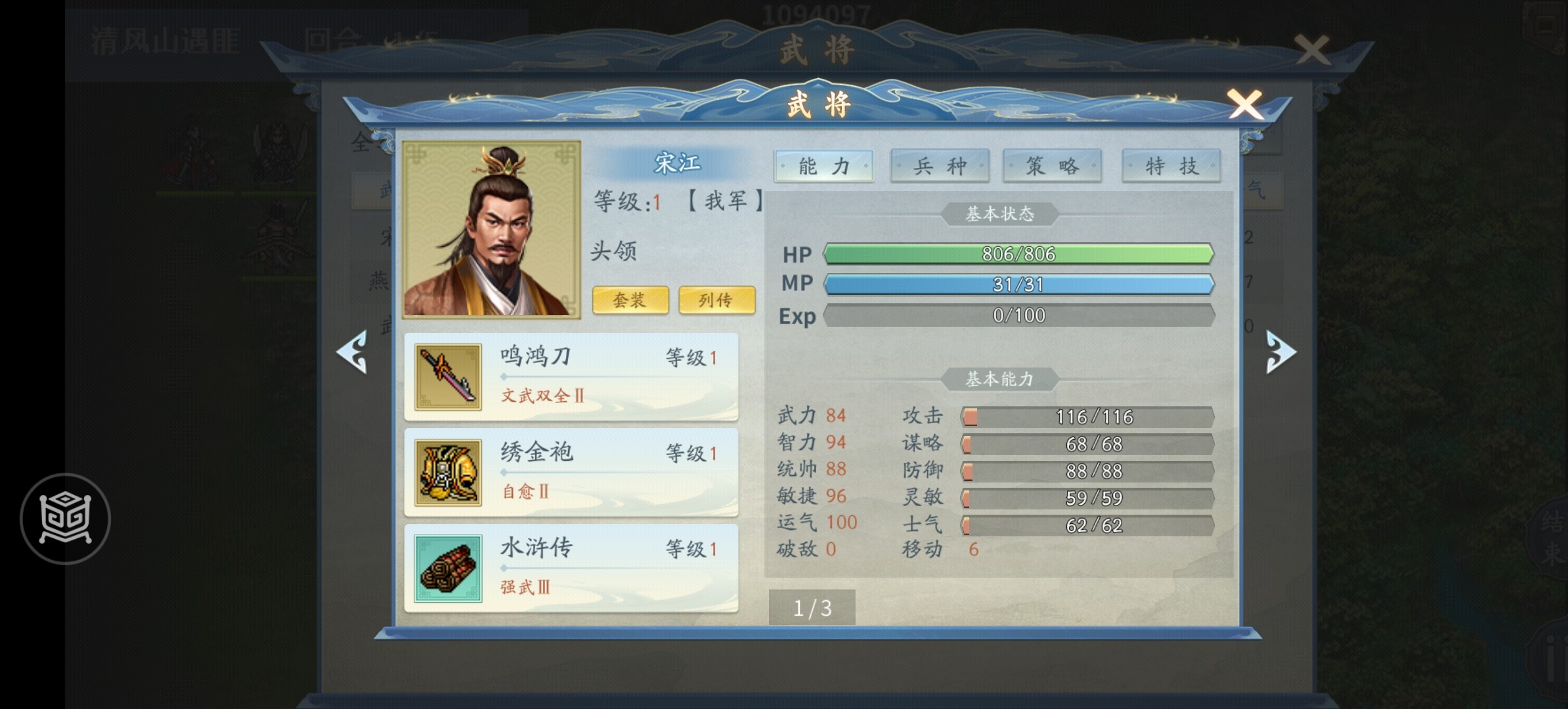Select the 水浒传 accessory slot
This screenshot has width=1568, height=709.
pyautogui.click(x=571, y=569)
